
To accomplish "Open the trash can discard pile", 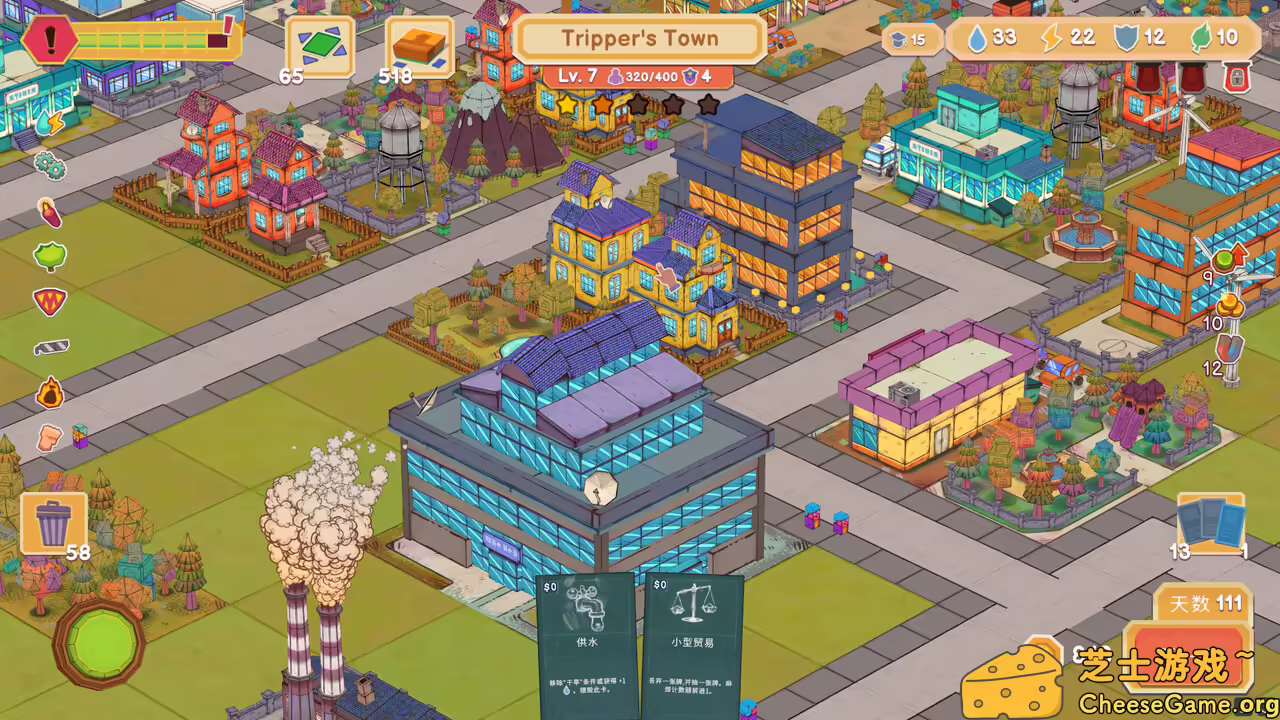I will 53,524.
